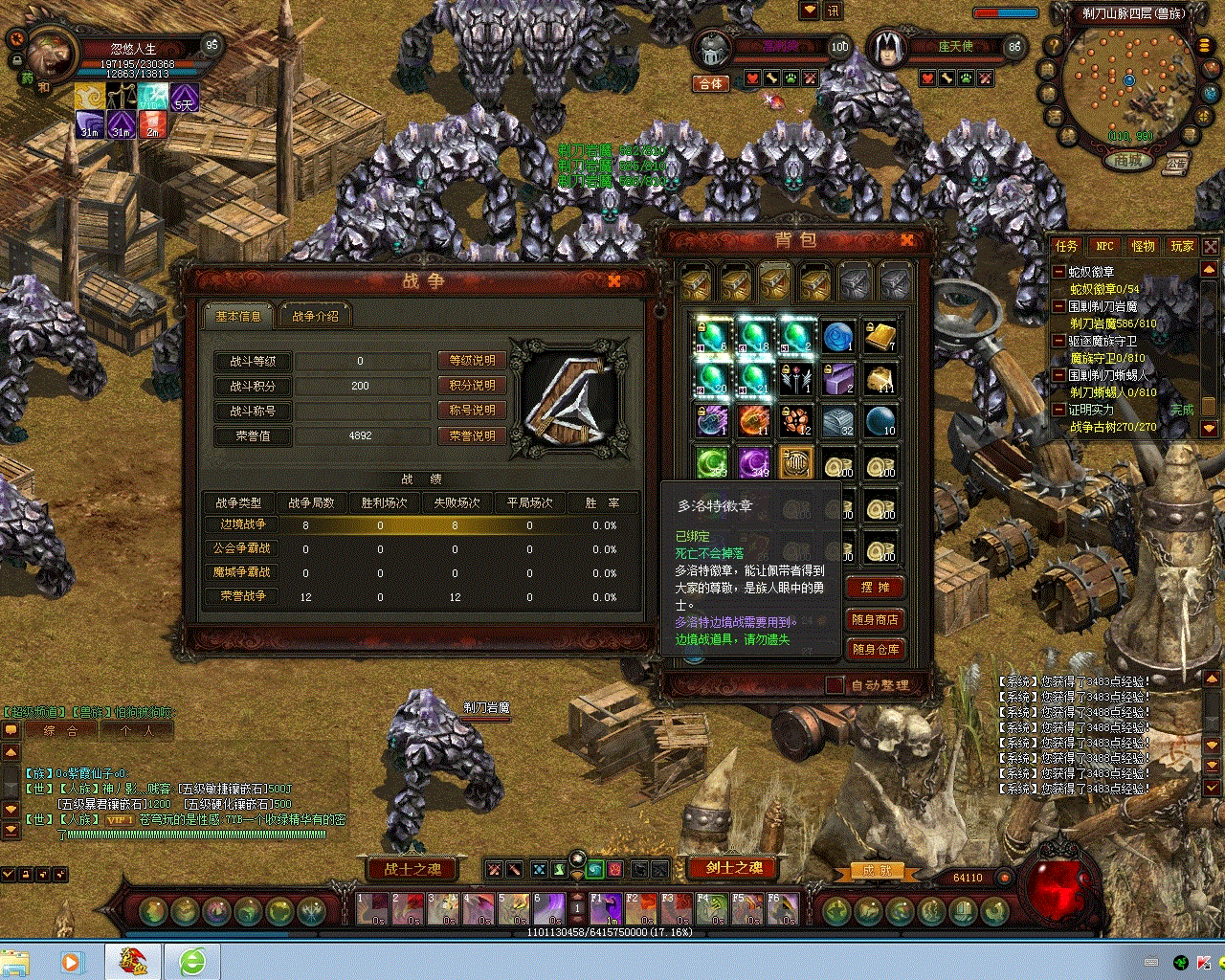Open the Windows Start menu
The width and height of the screenshot is (1225, 980).
(16, 961)
